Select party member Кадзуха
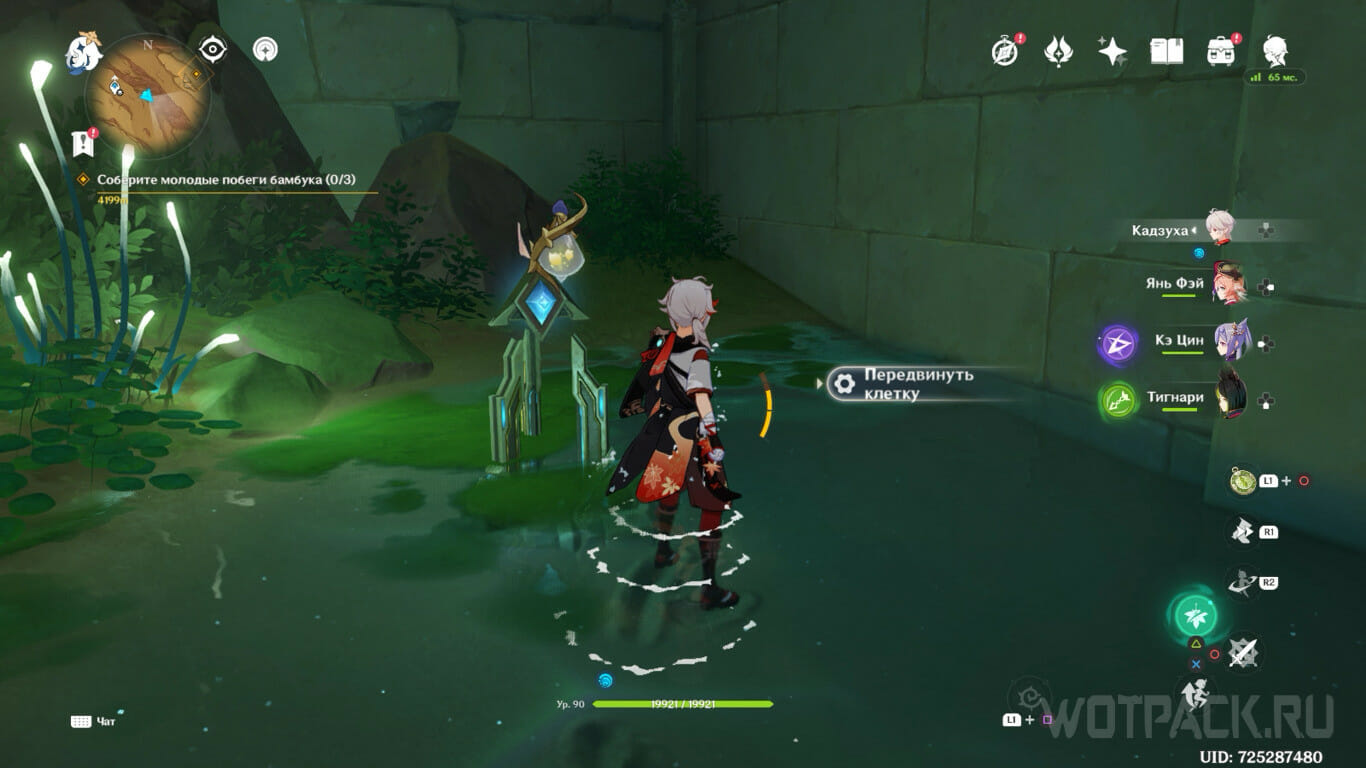This screenshot has height=768, width=1366. tap(1220, 230)
